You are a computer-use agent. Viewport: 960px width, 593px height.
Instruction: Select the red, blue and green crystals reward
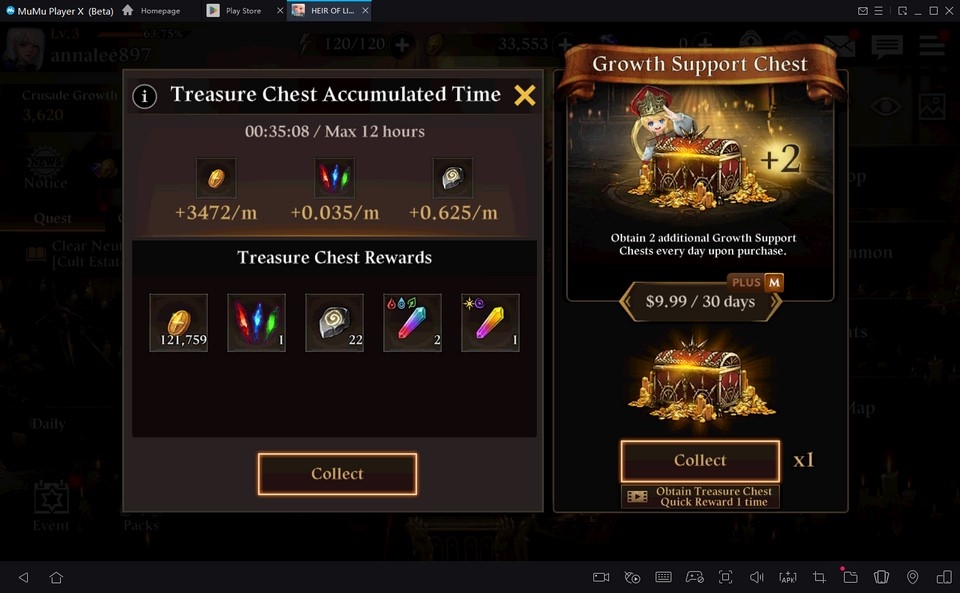[257, 323]
